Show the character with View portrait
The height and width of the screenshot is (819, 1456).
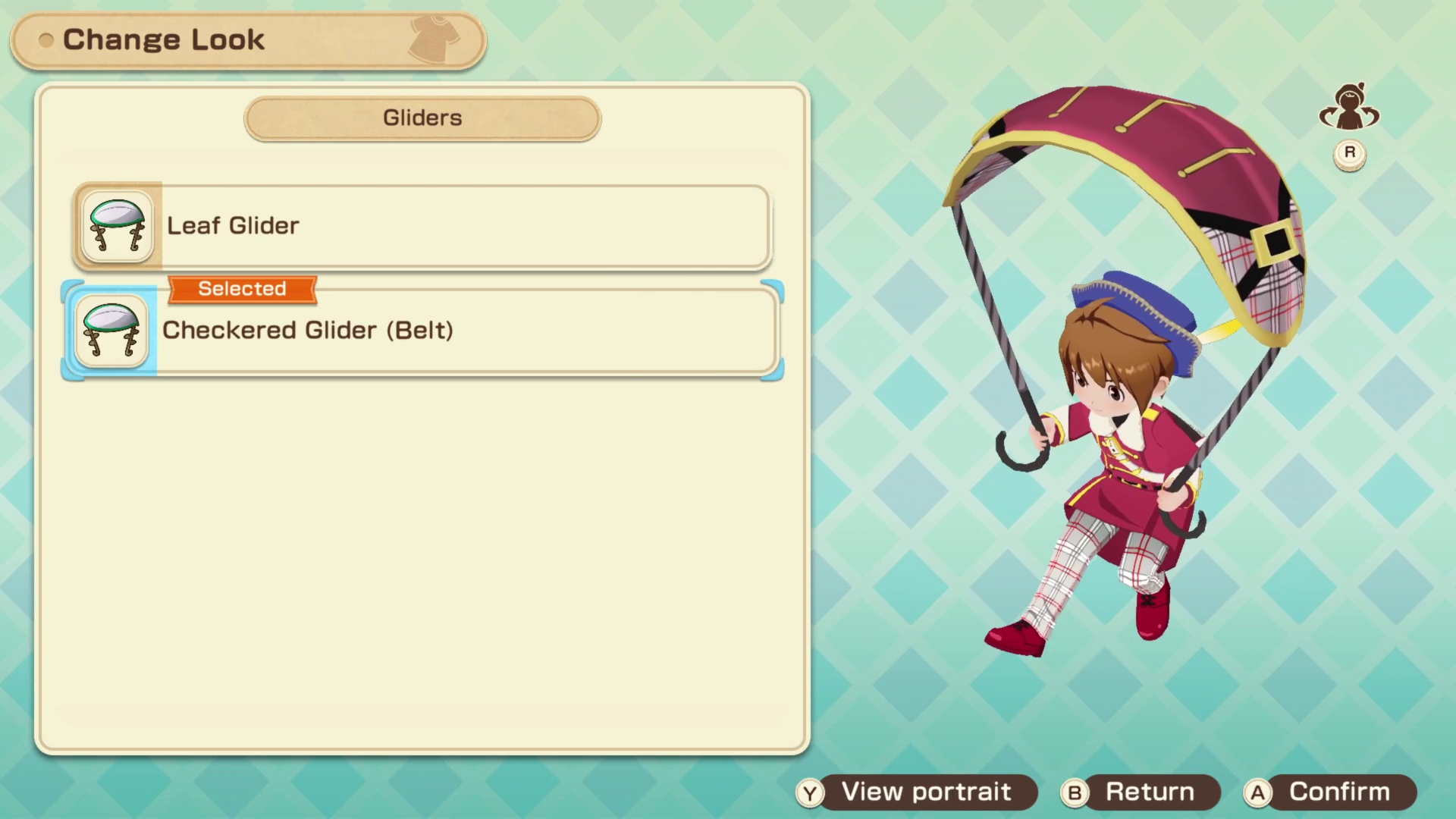[x=918, y=792]
